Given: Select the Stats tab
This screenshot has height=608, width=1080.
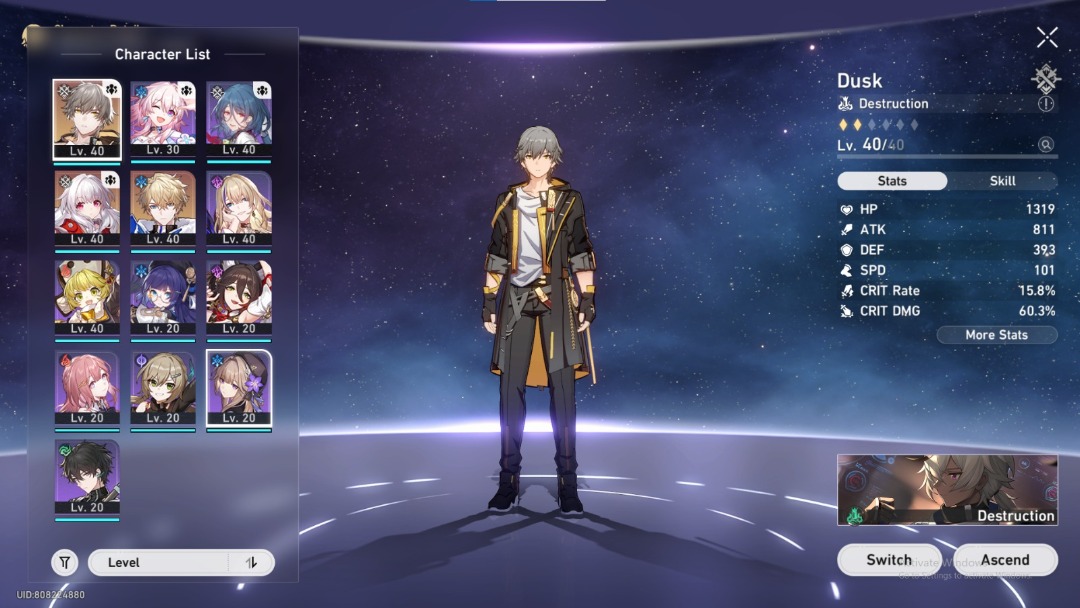Looking at the screenshot, I should [892, 181].
